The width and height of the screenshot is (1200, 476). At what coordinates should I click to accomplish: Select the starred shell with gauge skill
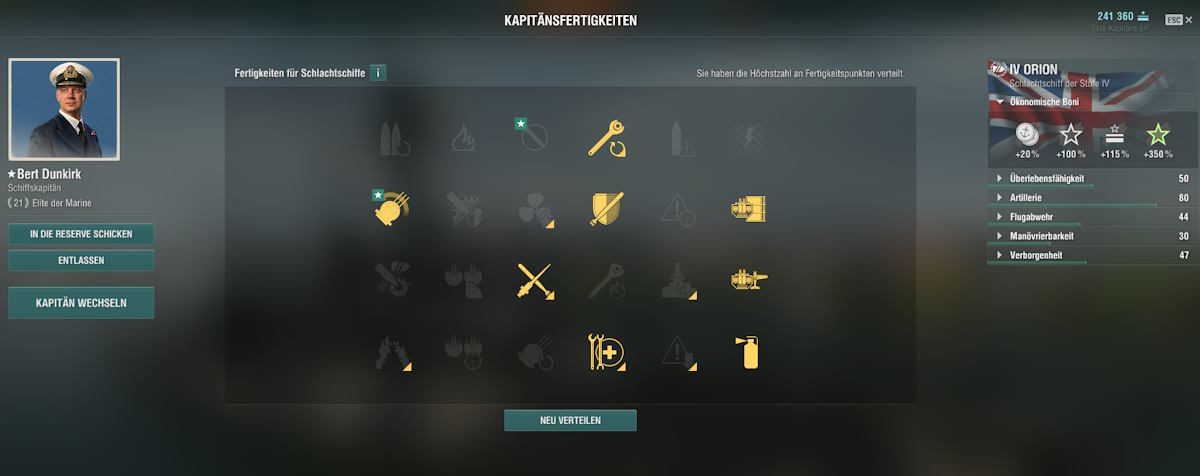coord(391,208)
